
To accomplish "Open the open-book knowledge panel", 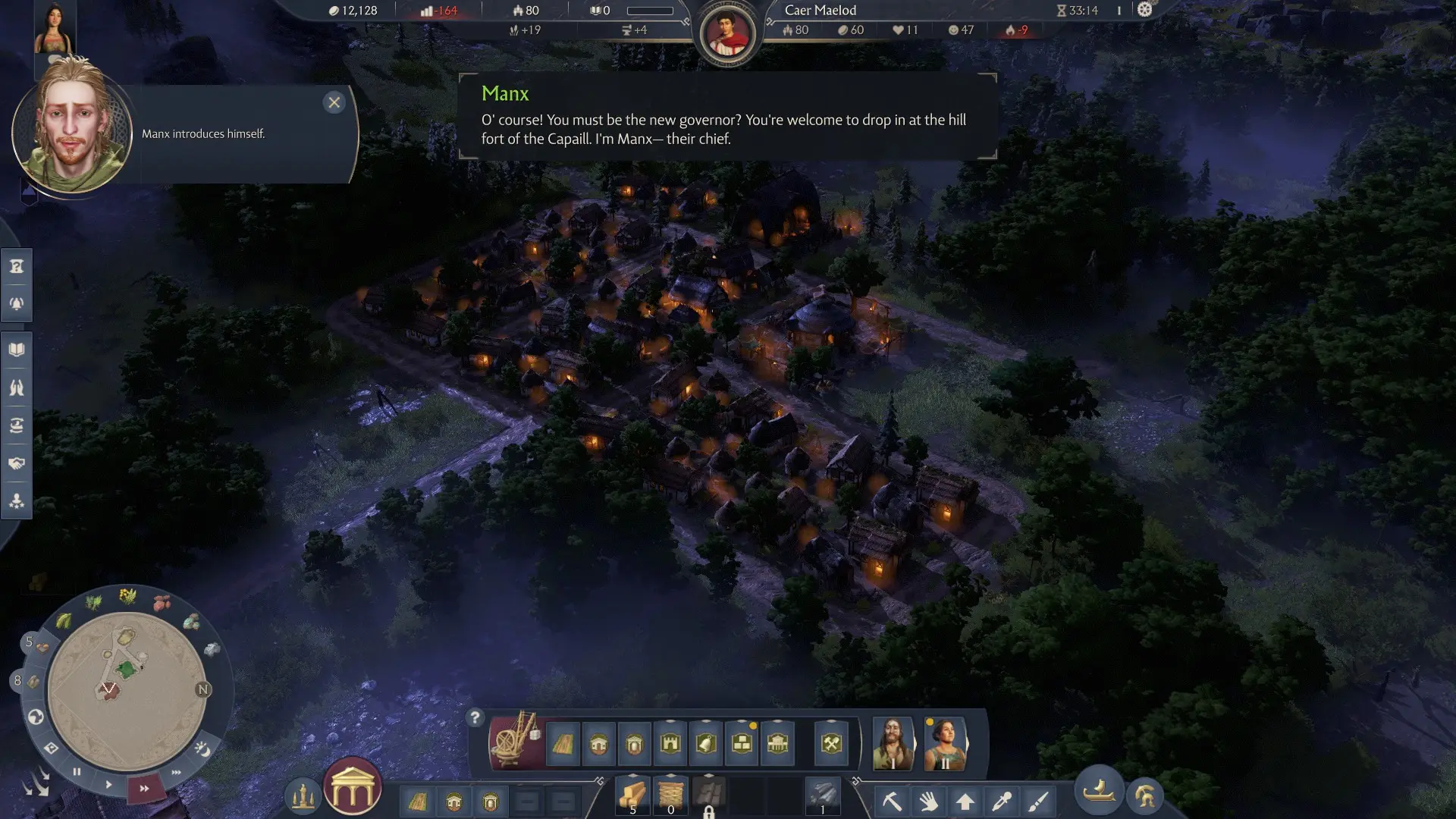I will [x=17, y=350].
